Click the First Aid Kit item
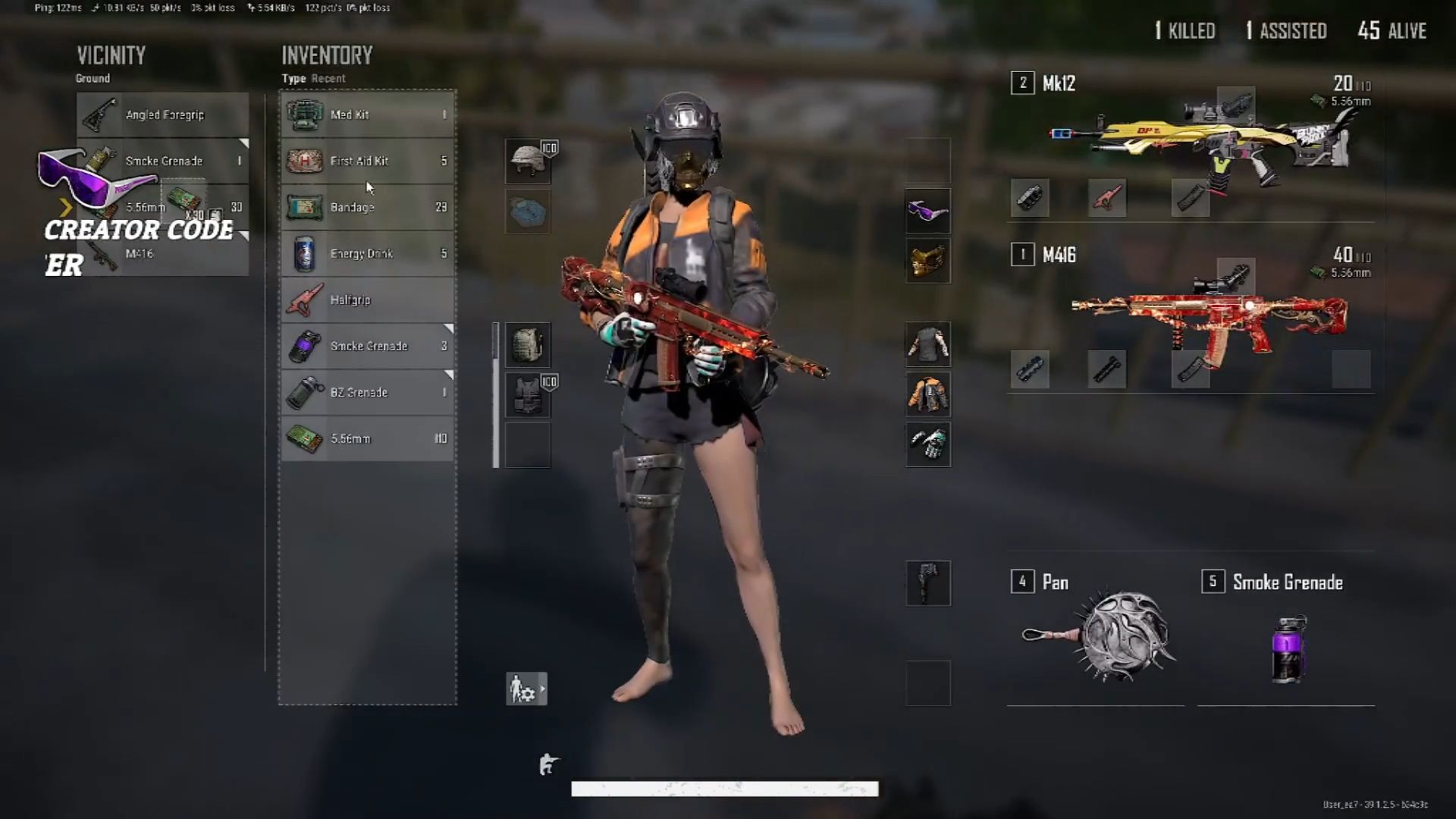This screenshot has height=819, width=1456. tap(368, 161)
